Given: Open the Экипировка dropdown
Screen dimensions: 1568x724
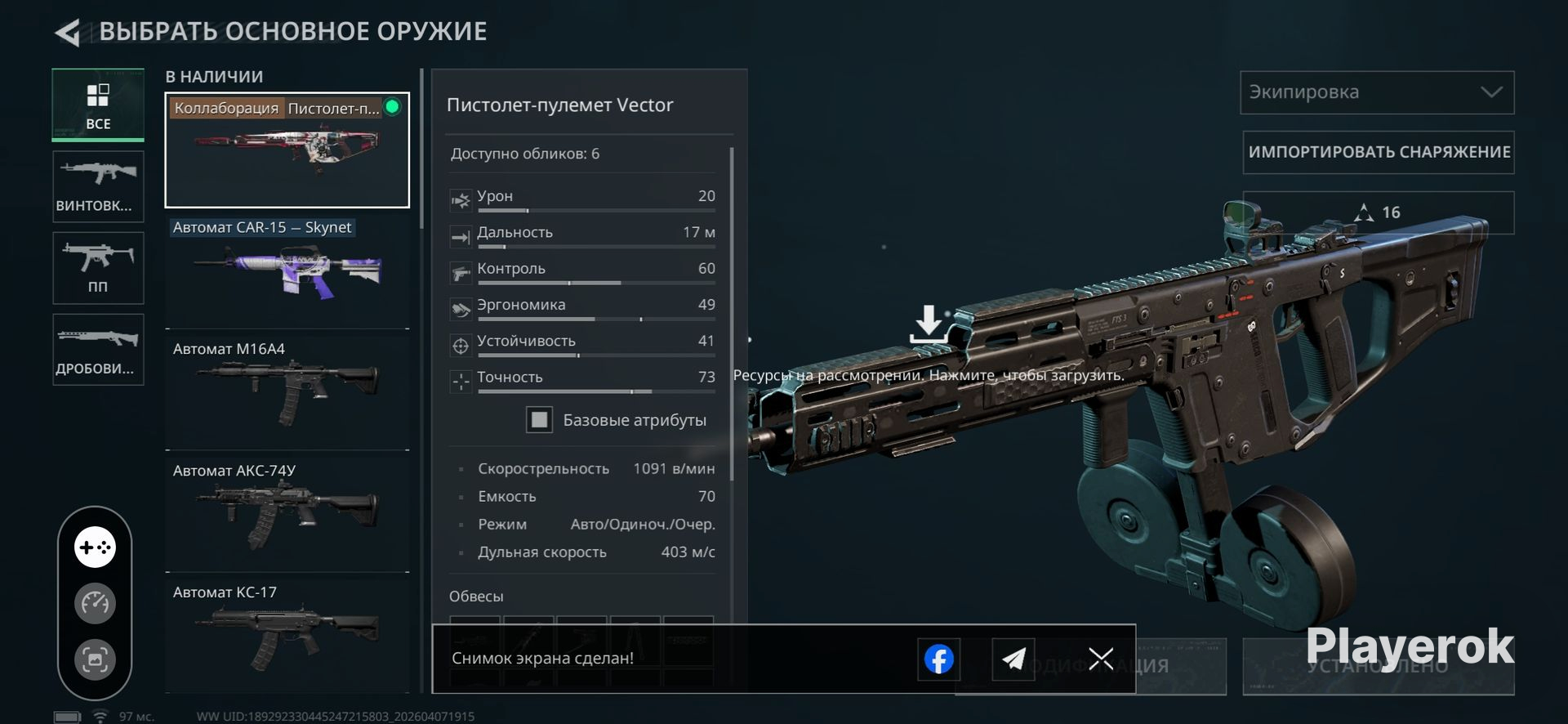Looking at the screenshot, I should (1377, 92).
